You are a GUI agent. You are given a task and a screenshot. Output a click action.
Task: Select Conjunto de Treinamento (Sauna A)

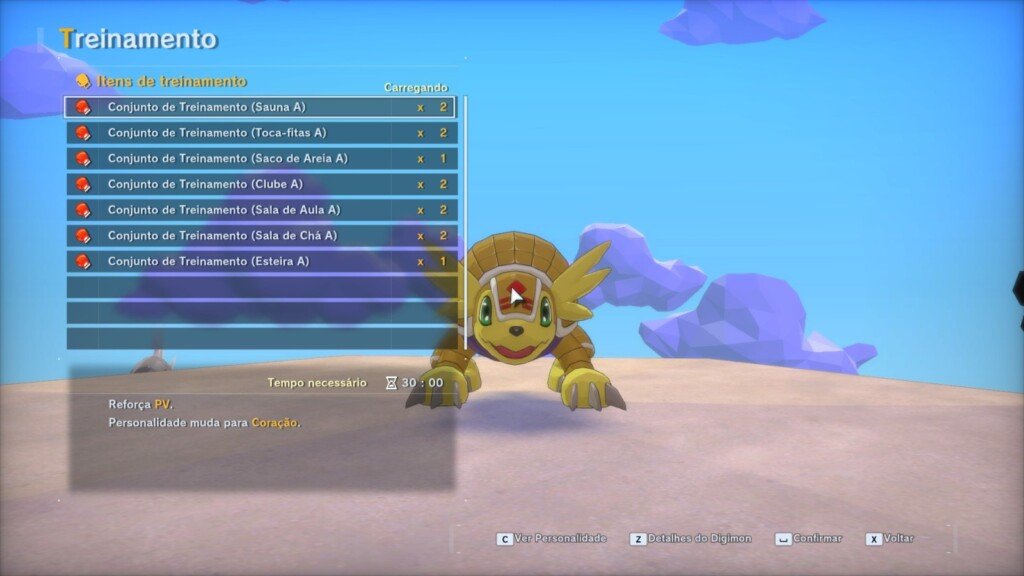(x=260, y=107)
